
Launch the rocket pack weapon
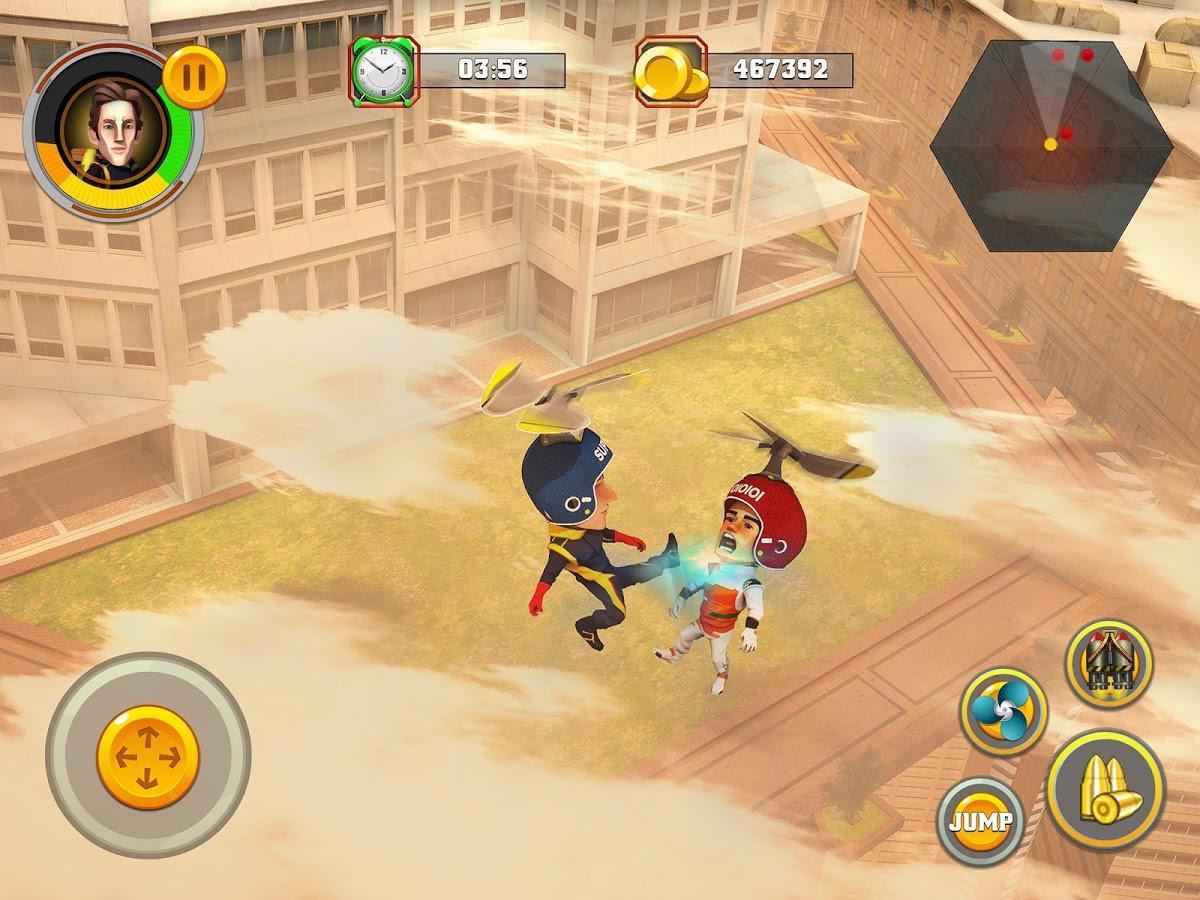coord(1108,664)
